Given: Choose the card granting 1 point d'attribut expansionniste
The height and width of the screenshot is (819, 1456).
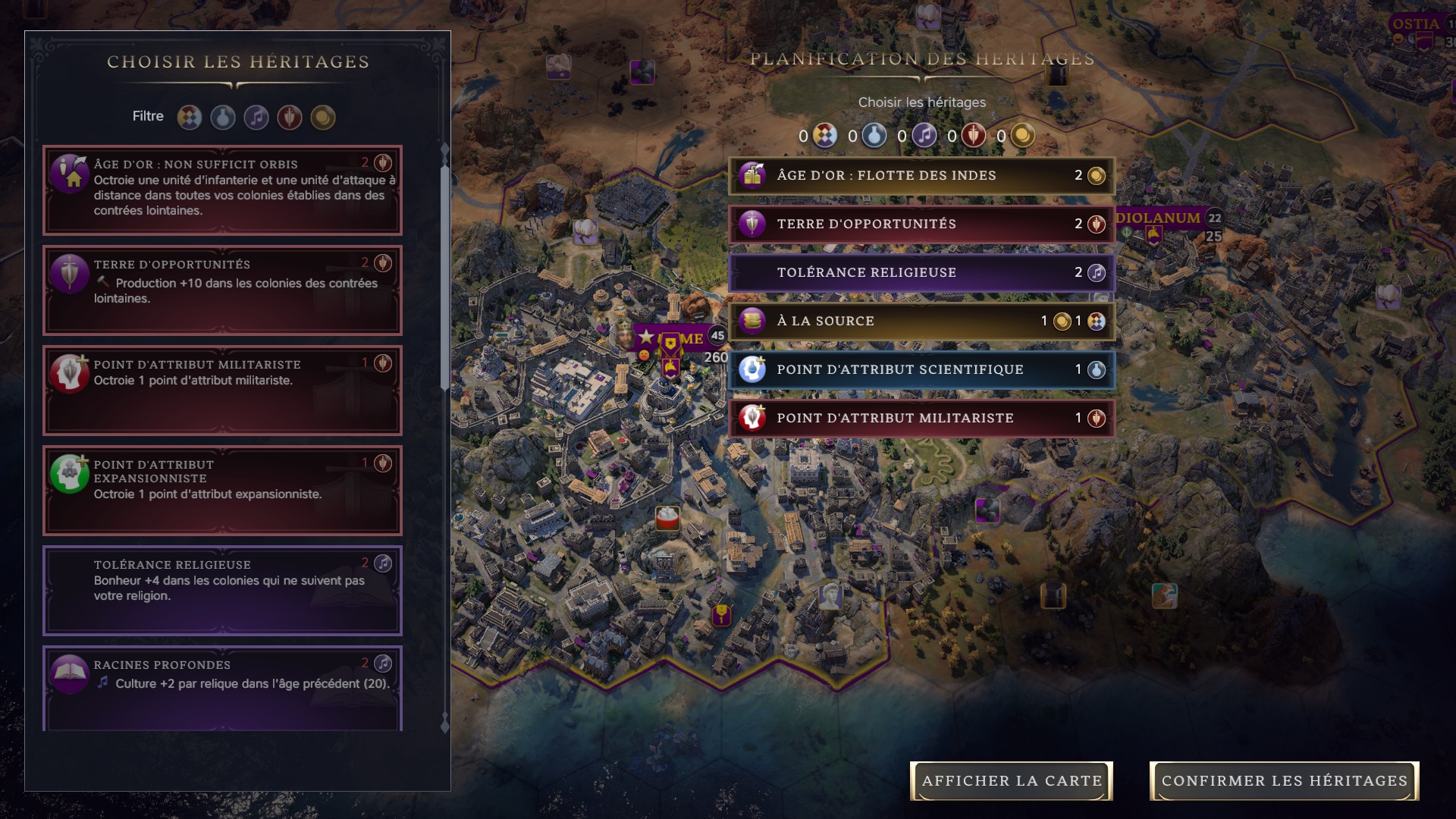Looking at the screenshot, I should click(222, 490).
